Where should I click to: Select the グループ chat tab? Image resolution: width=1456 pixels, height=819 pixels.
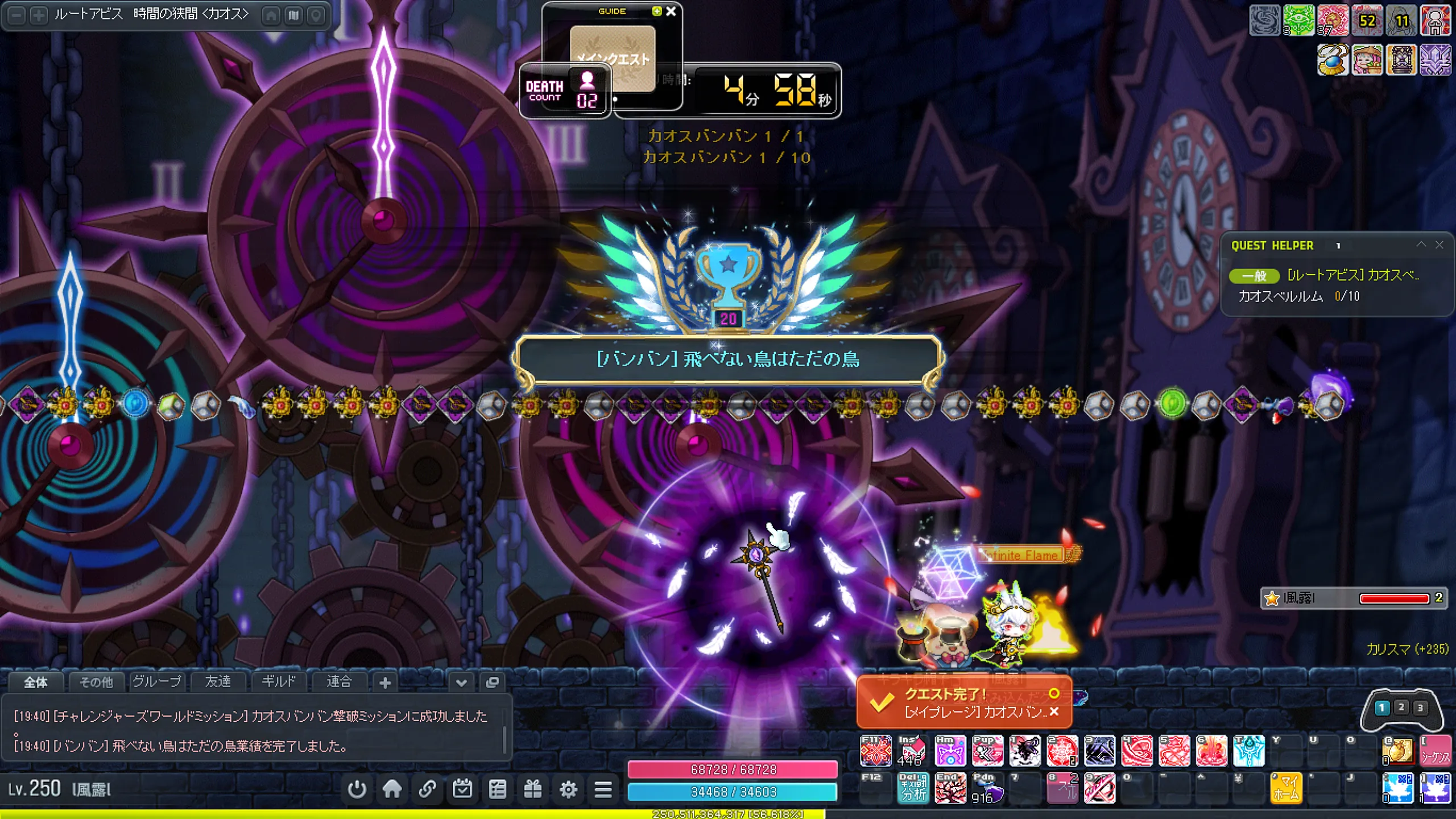point(157,681)
